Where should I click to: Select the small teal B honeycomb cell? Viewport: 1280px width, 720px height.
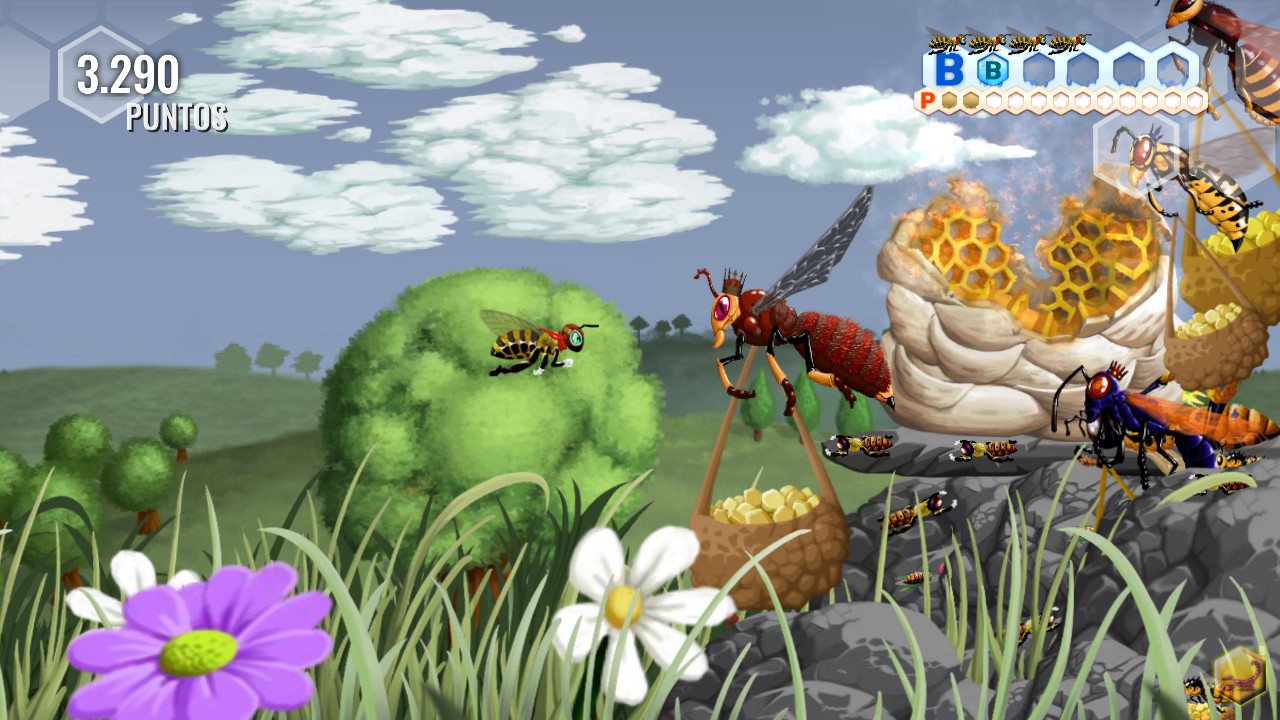point(993,70)
